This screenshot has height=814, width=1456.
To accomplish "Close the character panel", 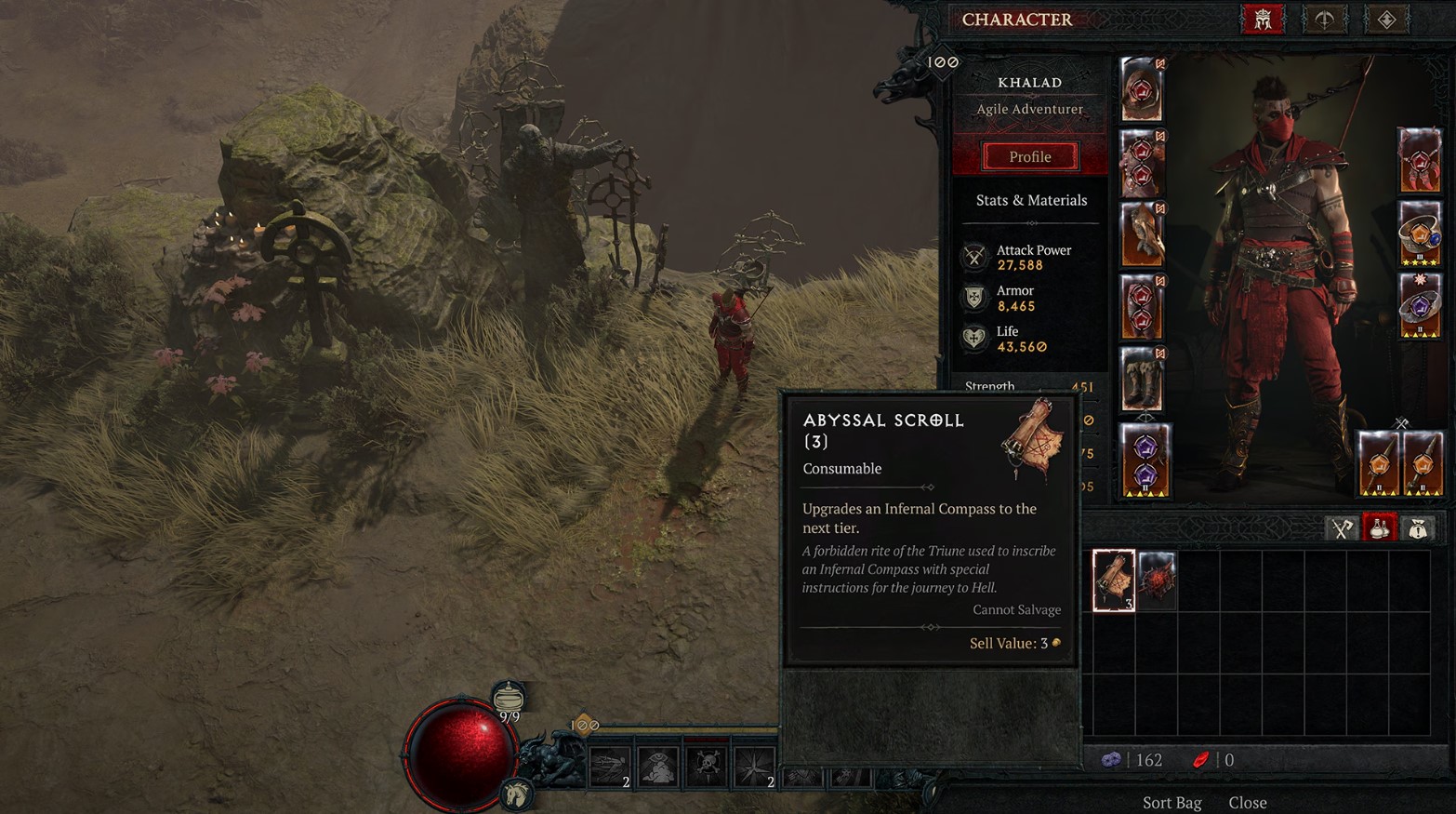I will (x=1248, y=802).
